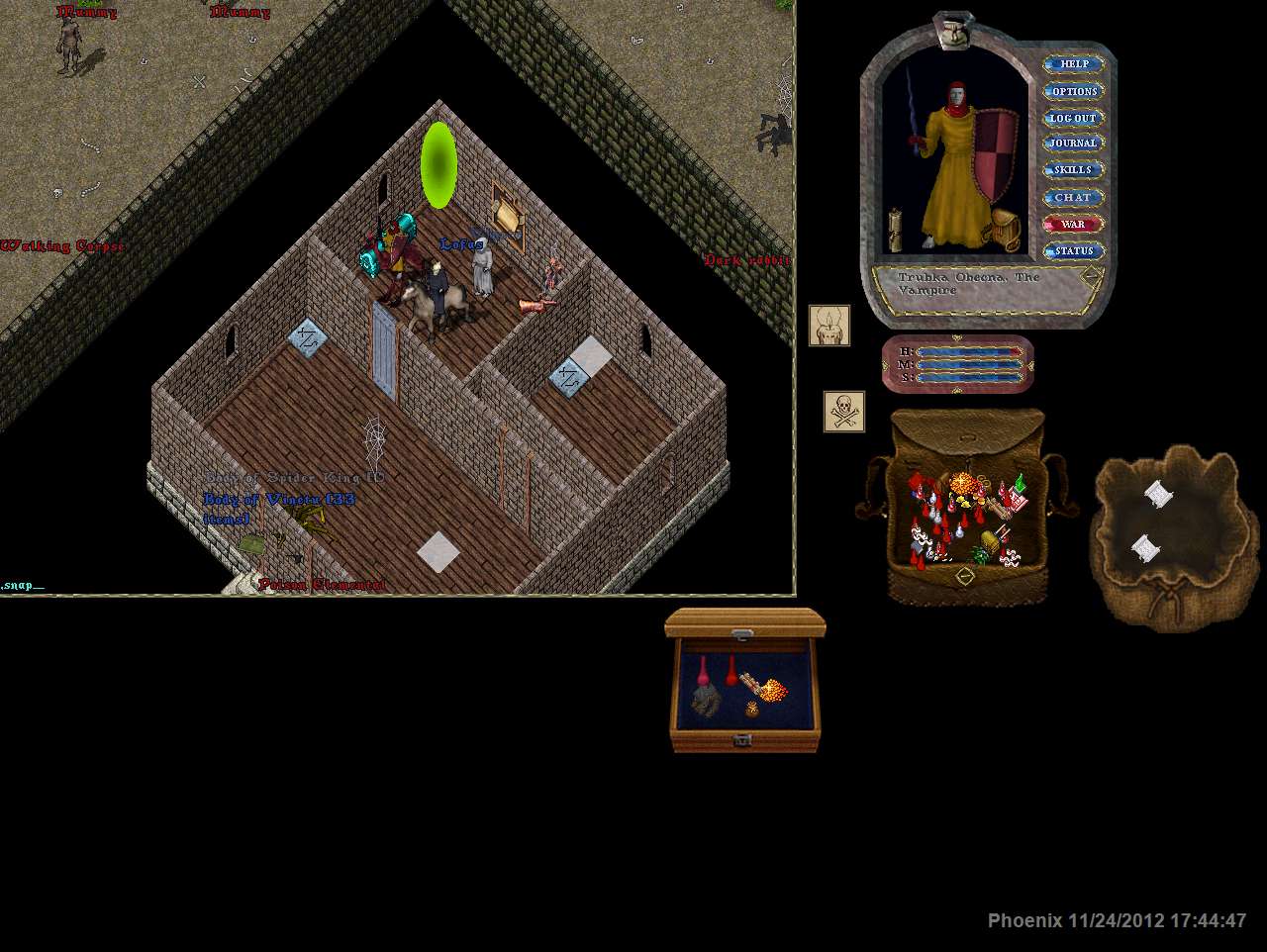Select the upper scroll in the pouch
Image resolution: width=1267 pixels, height=952 pixels.
pos(1158,493)
